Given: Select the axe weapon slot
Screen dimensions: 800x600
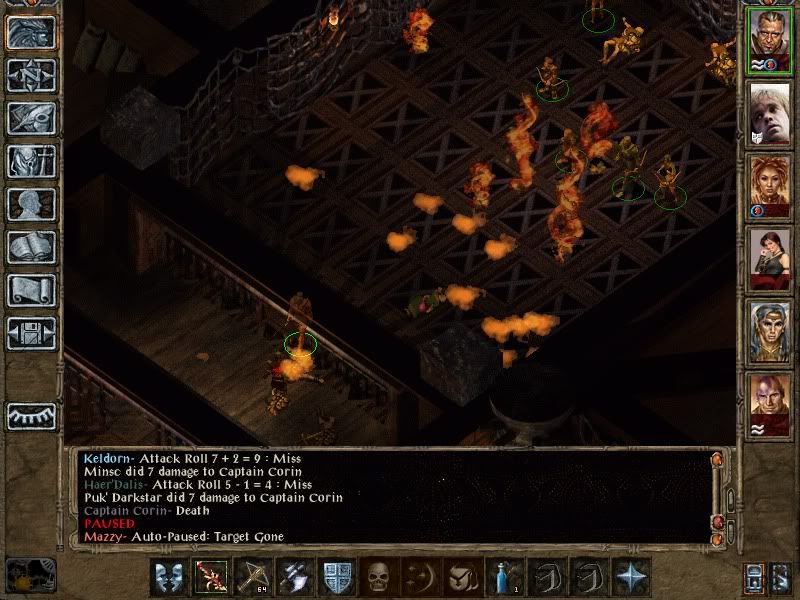Looking at the screenshot, I should [296, 578].
